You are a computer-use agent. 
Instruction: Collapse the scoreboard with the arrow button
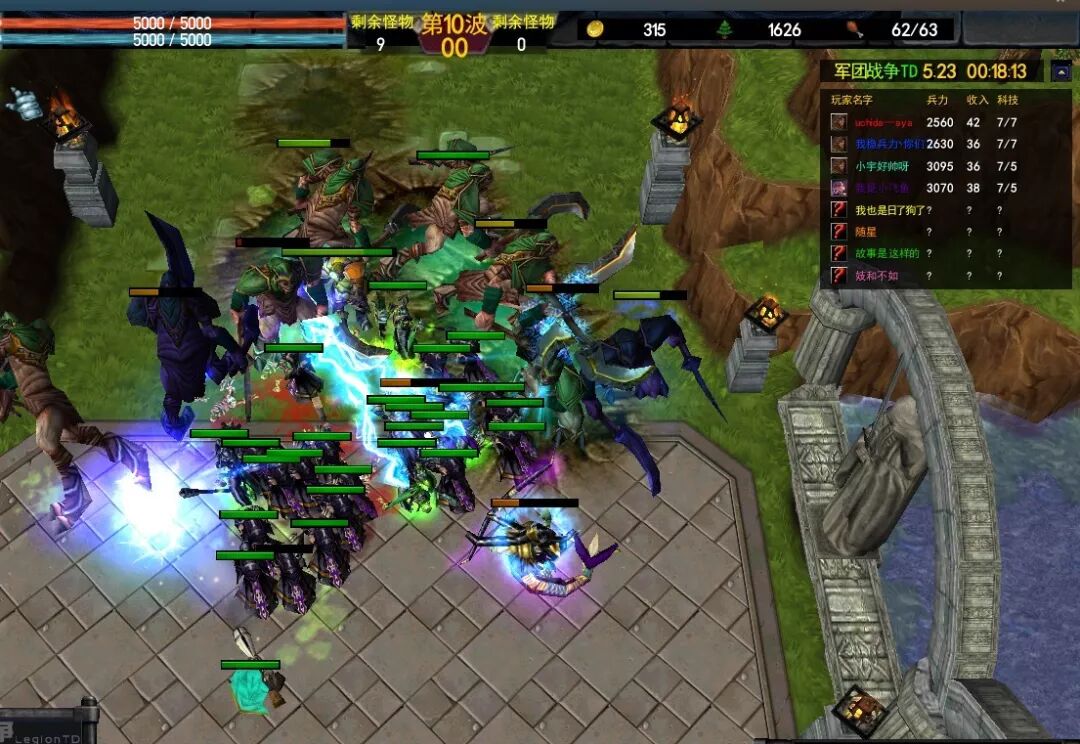1061,71
